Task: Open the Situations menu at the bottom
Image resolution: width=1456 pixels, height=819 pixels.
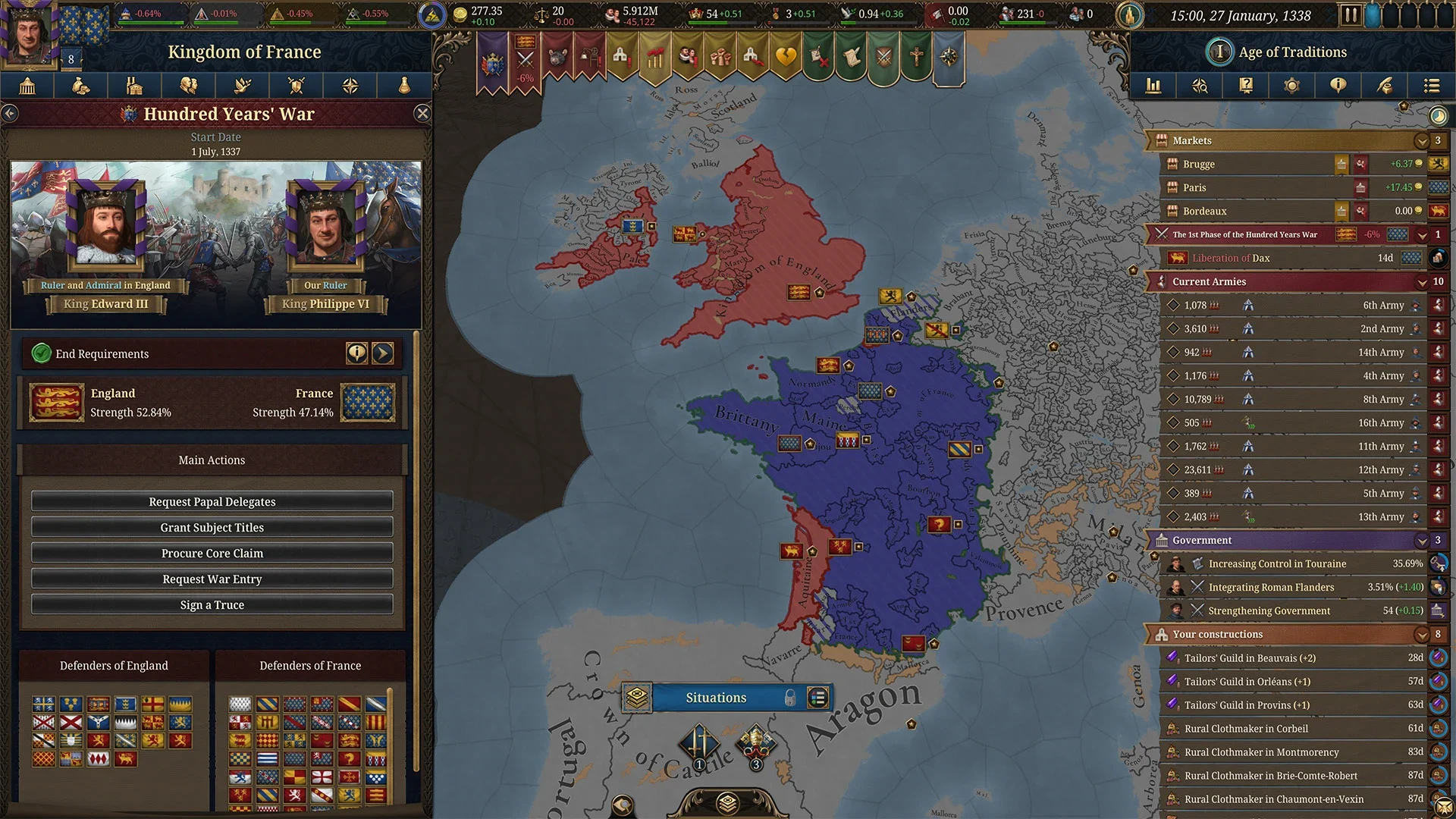Action: (x=715, y=698)
